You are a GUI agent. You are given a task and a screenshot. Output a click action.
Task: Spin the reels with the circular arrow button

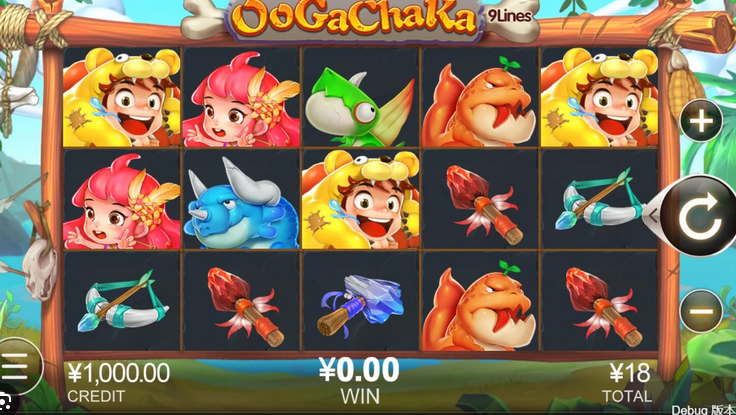click(700, 215)
